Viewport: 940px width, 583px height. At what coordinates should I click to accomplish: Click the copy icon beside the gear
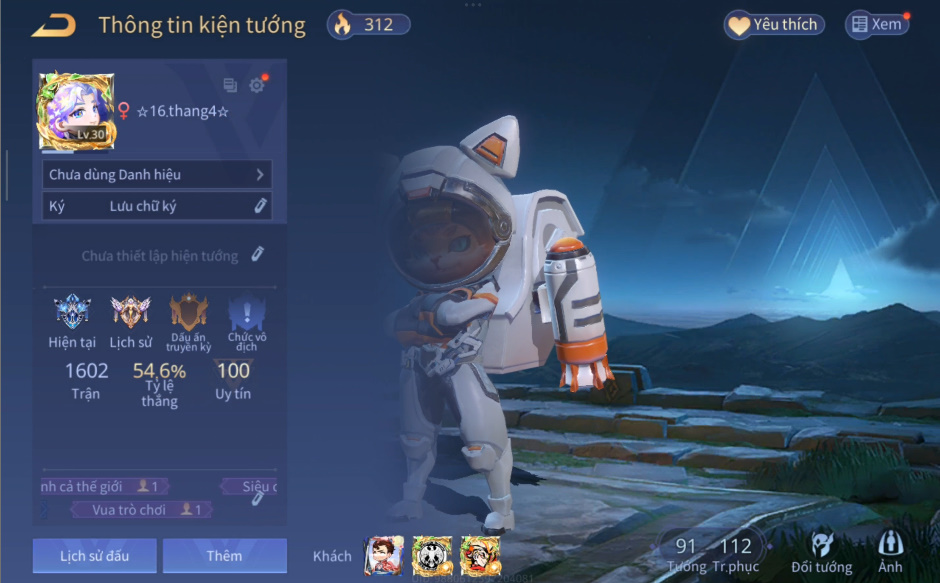point(230,85)
